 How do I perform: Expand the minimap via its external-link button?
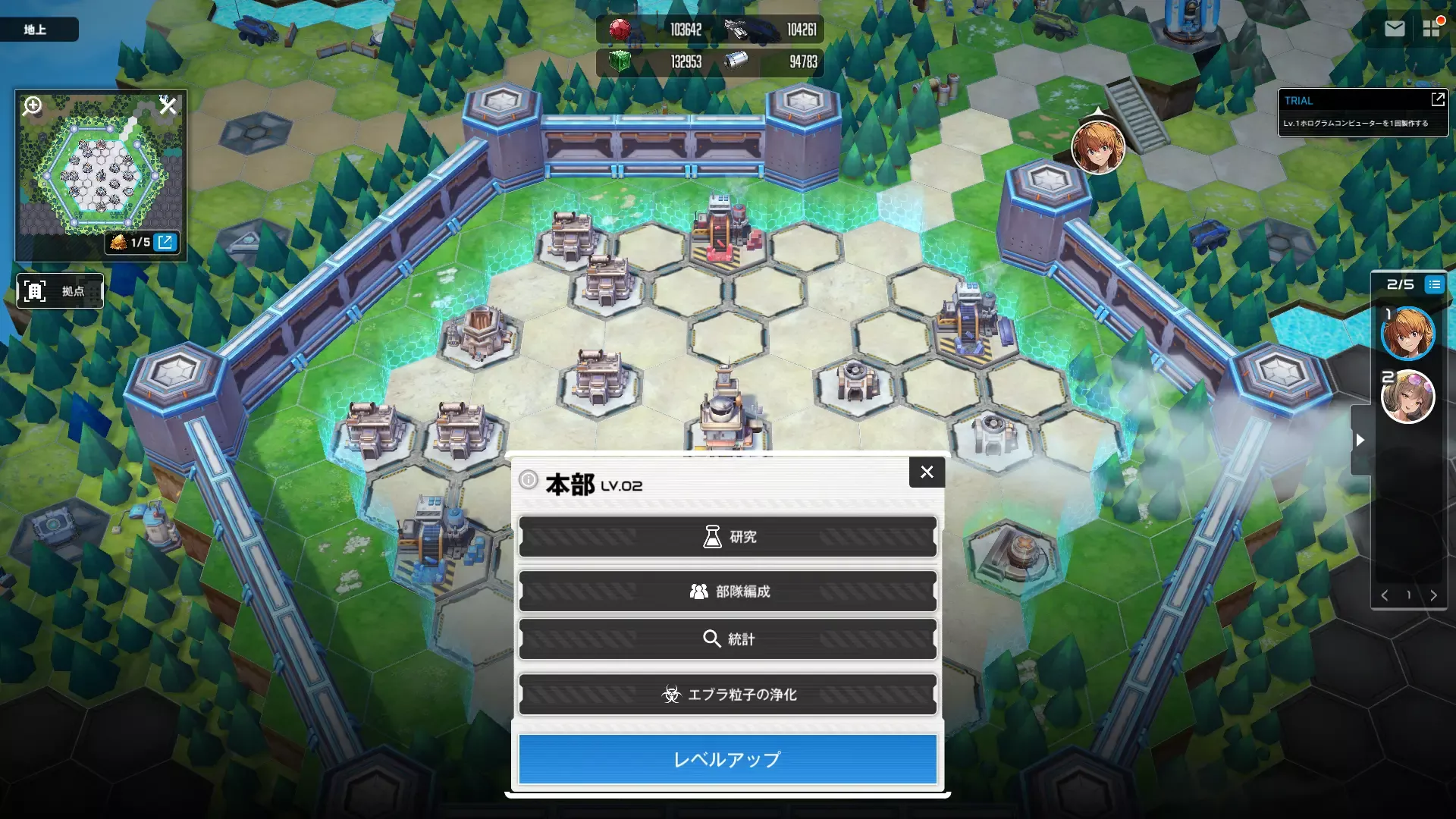tap(165, 243)
